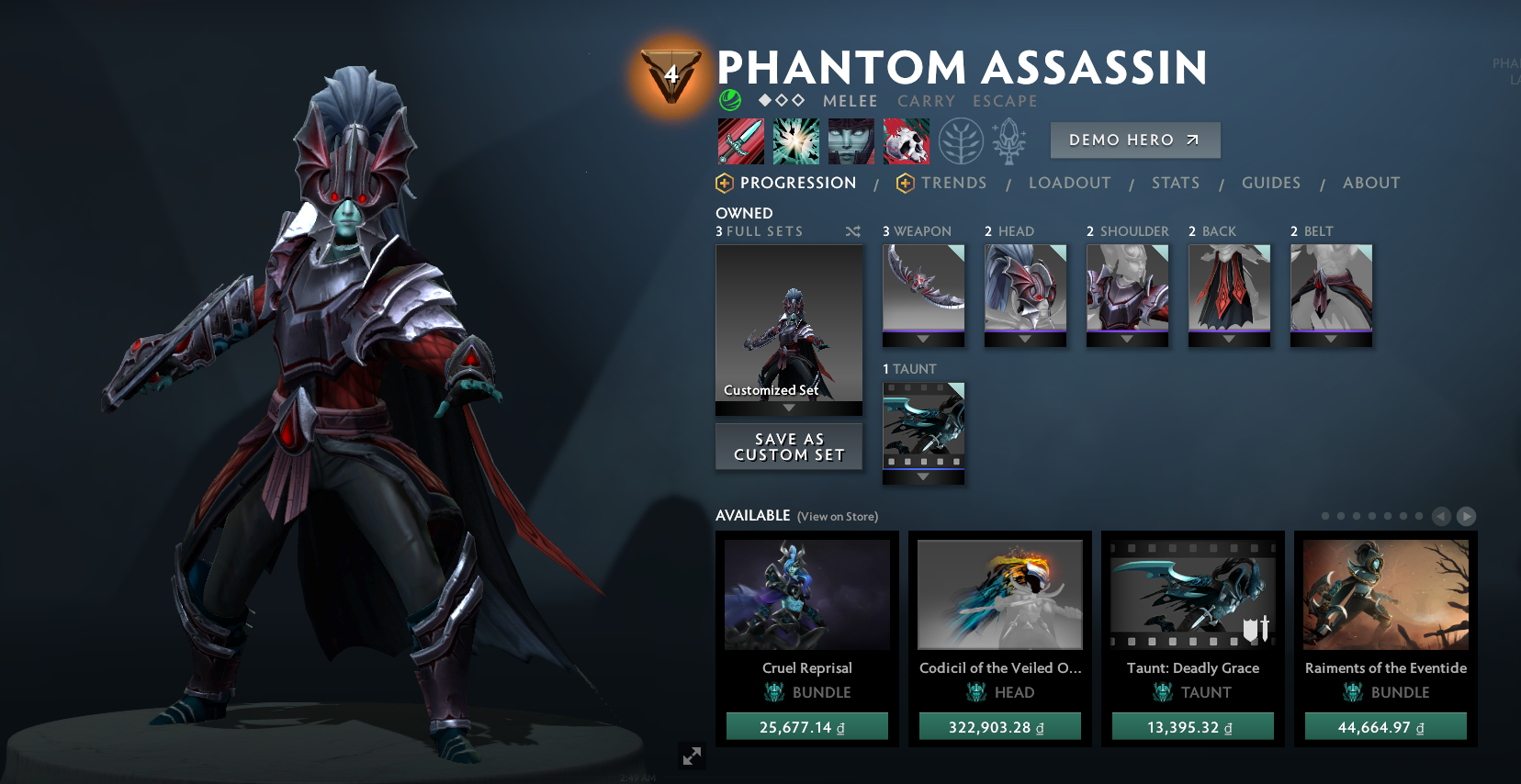Click the DEMO HERO button

click(x=1134, y=140)
